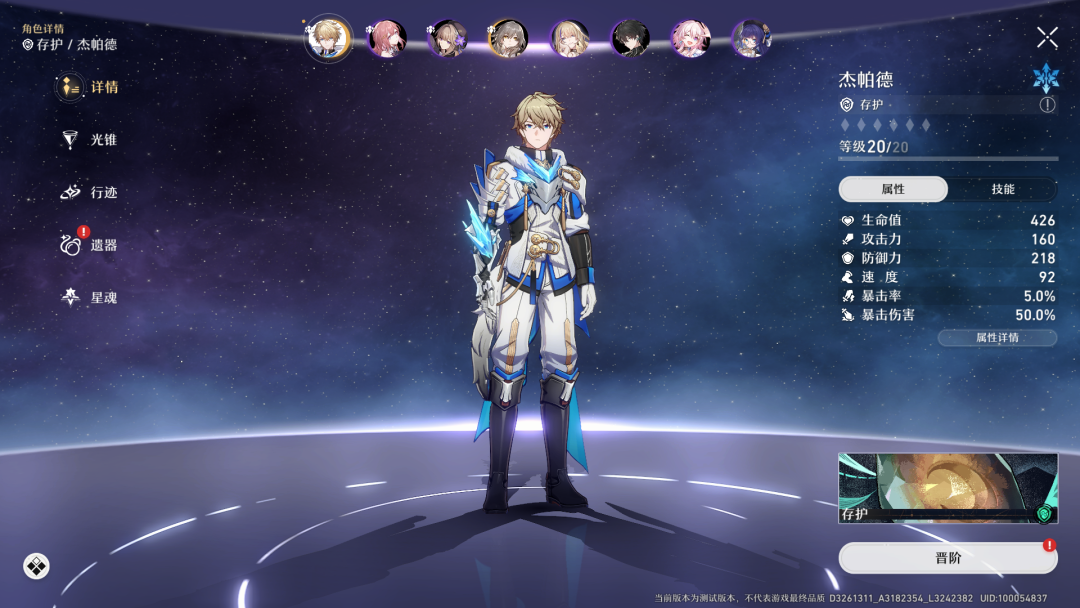Click the diamond-pattern button in bottom-left corner
1080x608 pixels.
point(36,567)
